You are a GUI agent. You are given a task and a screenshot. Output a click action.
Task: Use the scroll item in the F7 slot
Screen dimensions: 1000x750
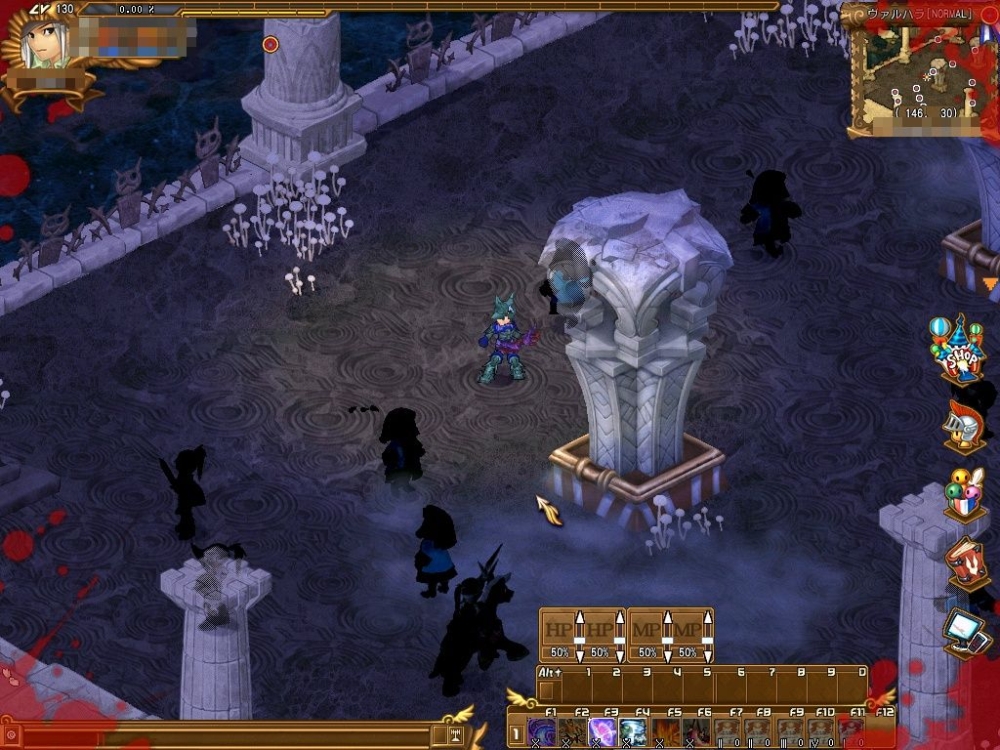click(x=727, y=731)
